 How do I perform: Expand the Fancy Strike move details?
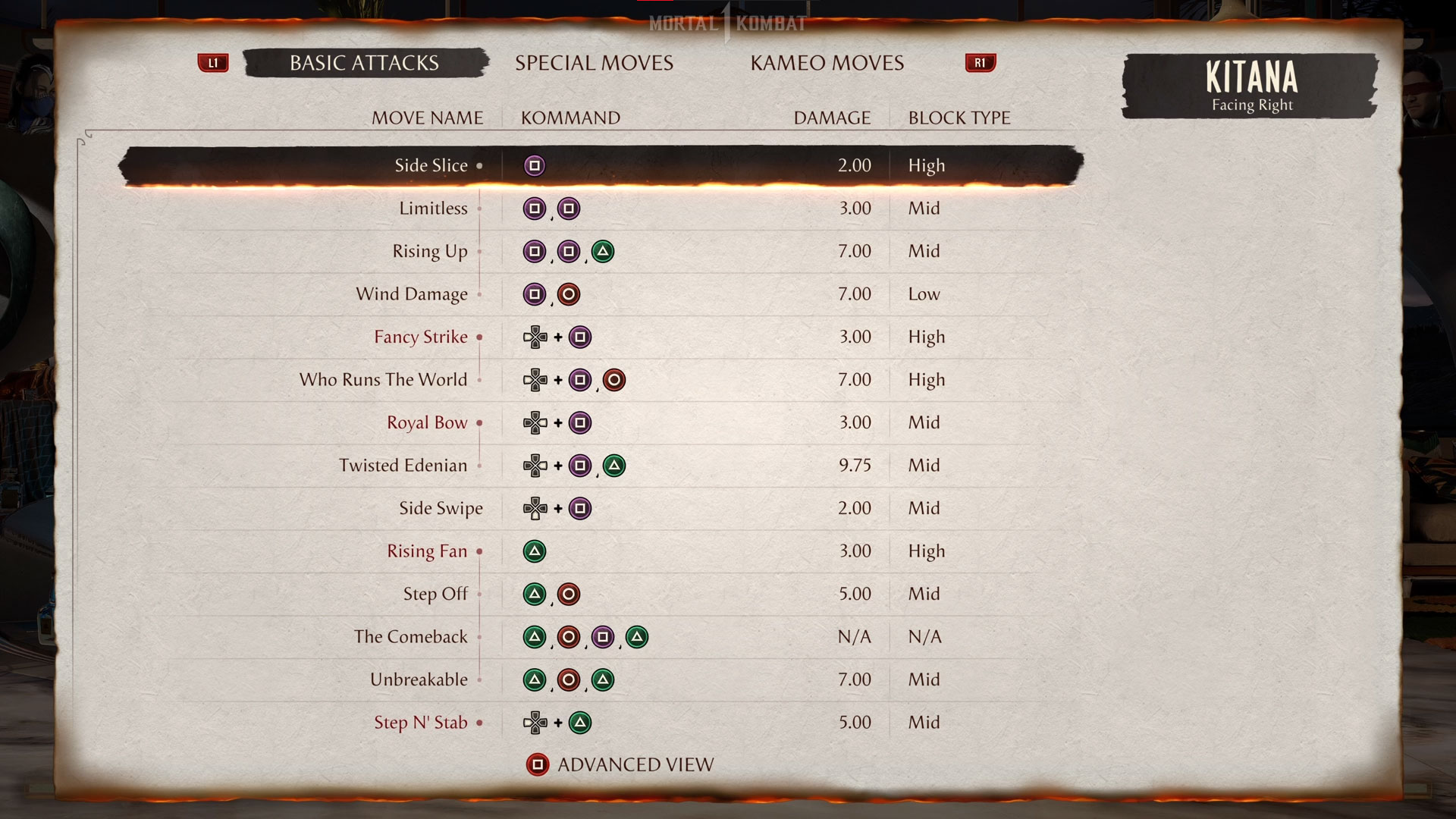coord(420,337)
